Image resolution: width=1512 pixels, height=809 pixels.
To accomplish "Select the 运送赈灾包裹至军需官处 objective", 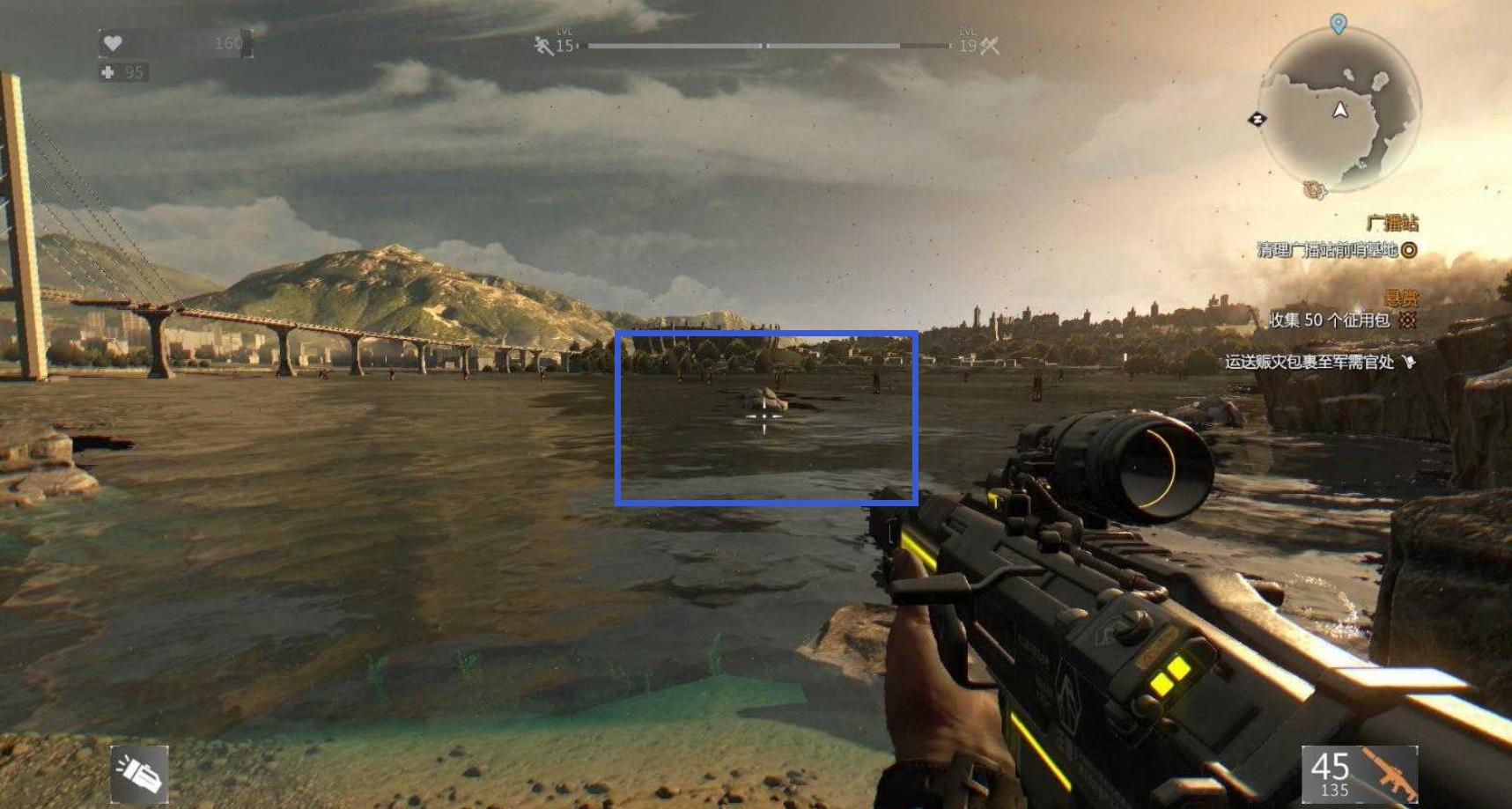I will 1309,361.
